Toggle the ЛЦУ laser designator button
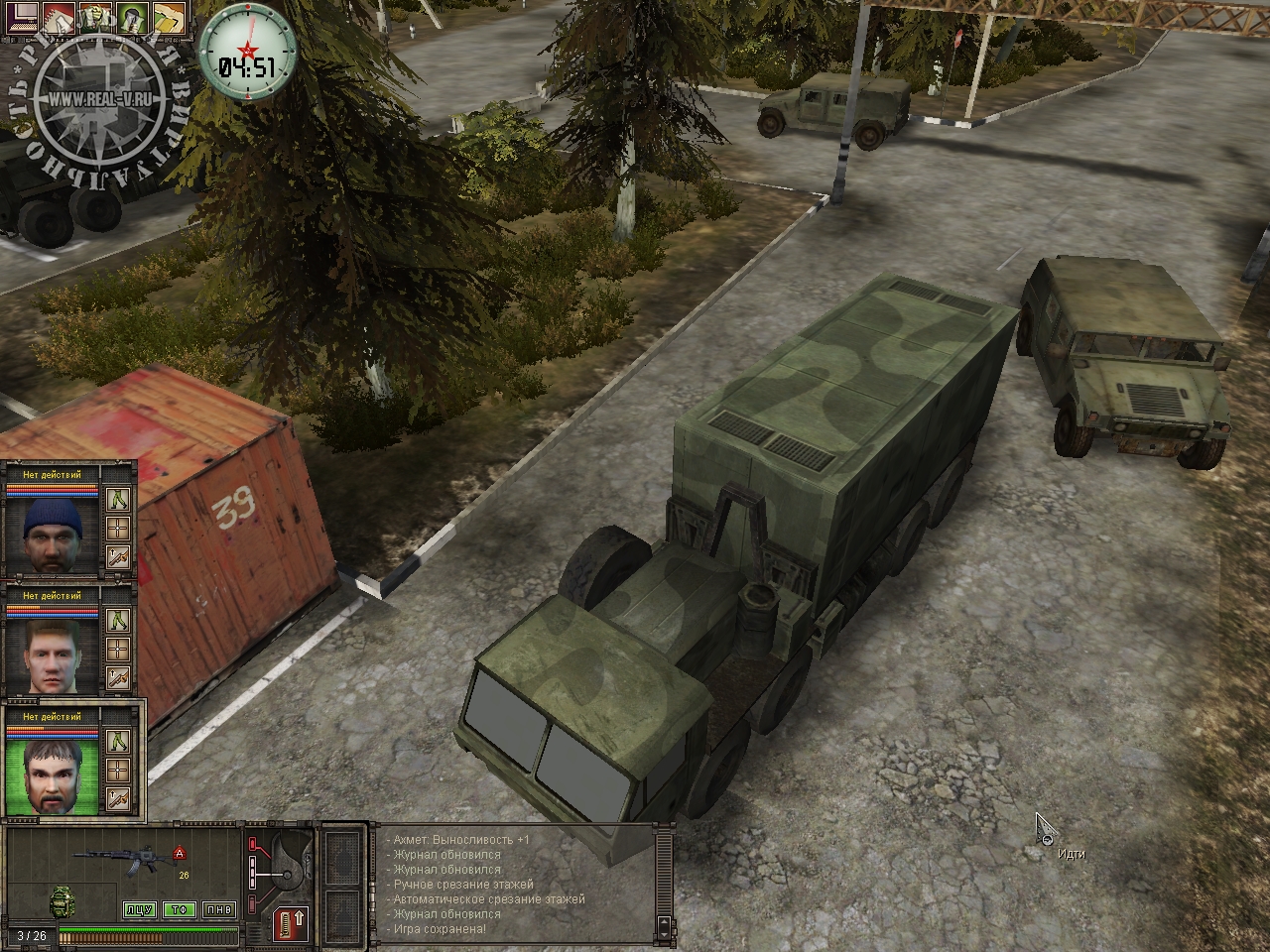The image size is (1270, 952). (x=139, y=909)
